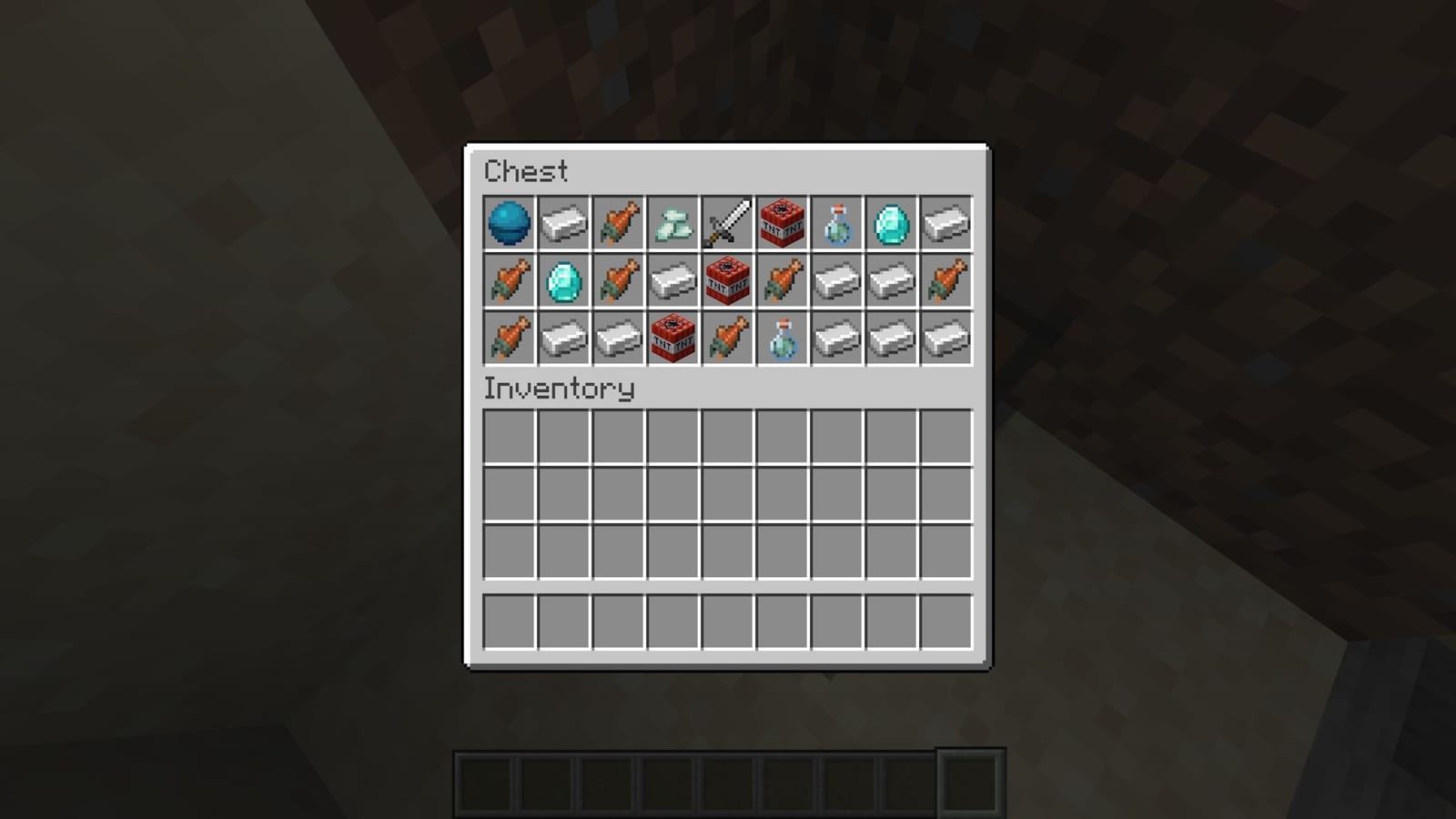The image size is (1456, 819).
Task: Grab the iron ingot in the bottom-right chest slot
Action: (945, 337)
